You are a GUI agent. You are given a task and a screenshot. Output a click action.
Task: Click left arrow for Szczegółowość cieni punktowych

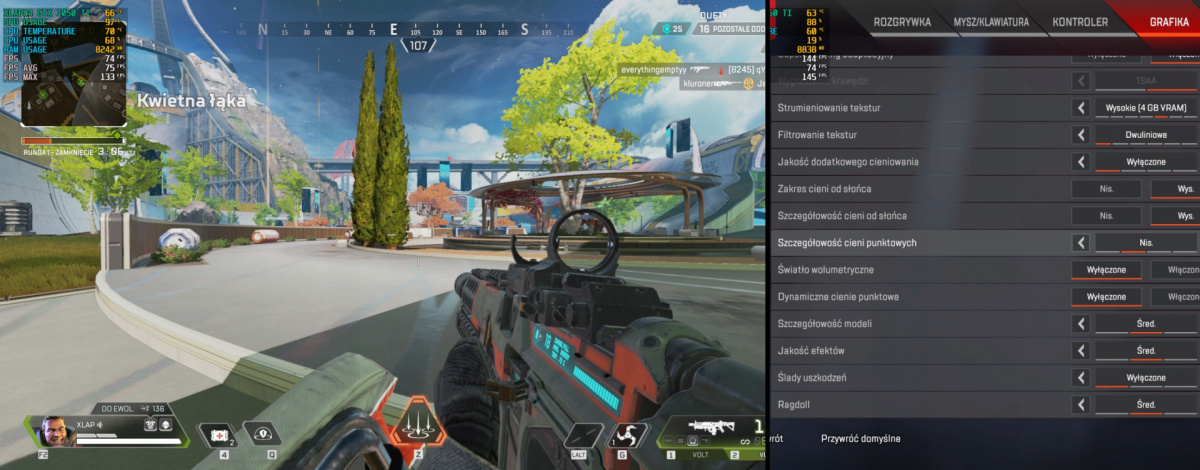(1081, 242)
